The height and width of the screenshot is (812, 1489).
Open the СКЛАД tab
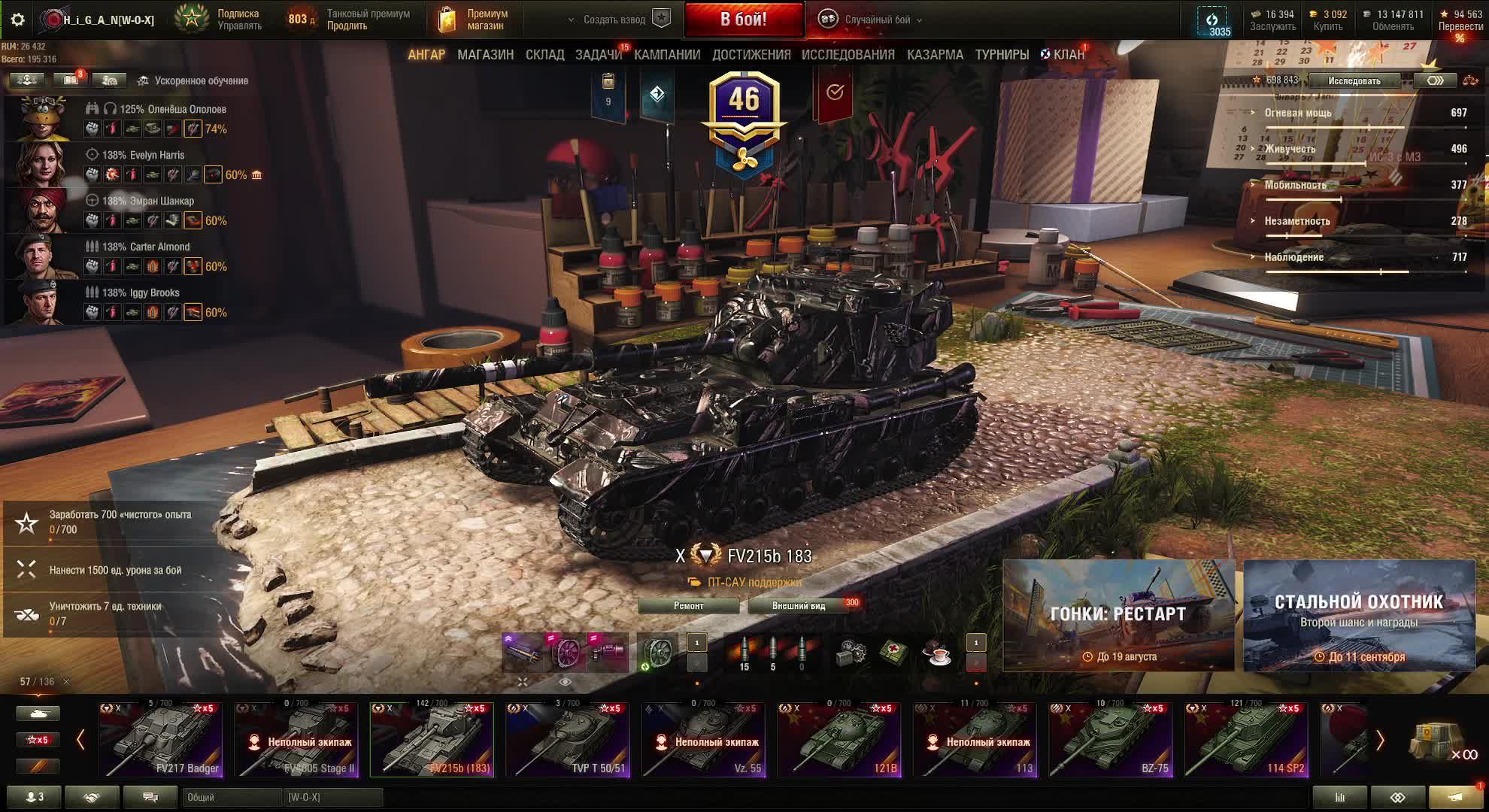544,55
